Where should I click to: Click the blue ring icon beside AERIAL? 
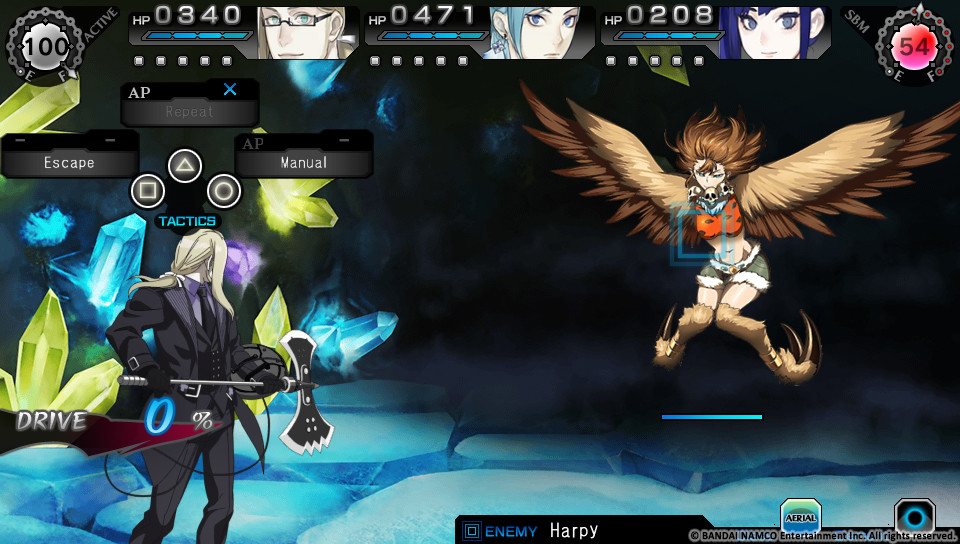[x=914, y=517]
